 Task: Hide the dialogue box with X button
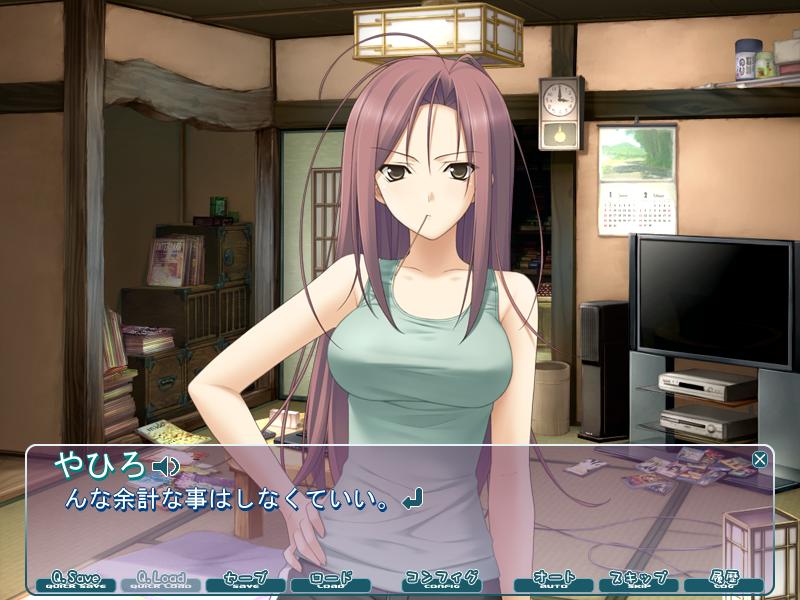click(x=760, y=459)
